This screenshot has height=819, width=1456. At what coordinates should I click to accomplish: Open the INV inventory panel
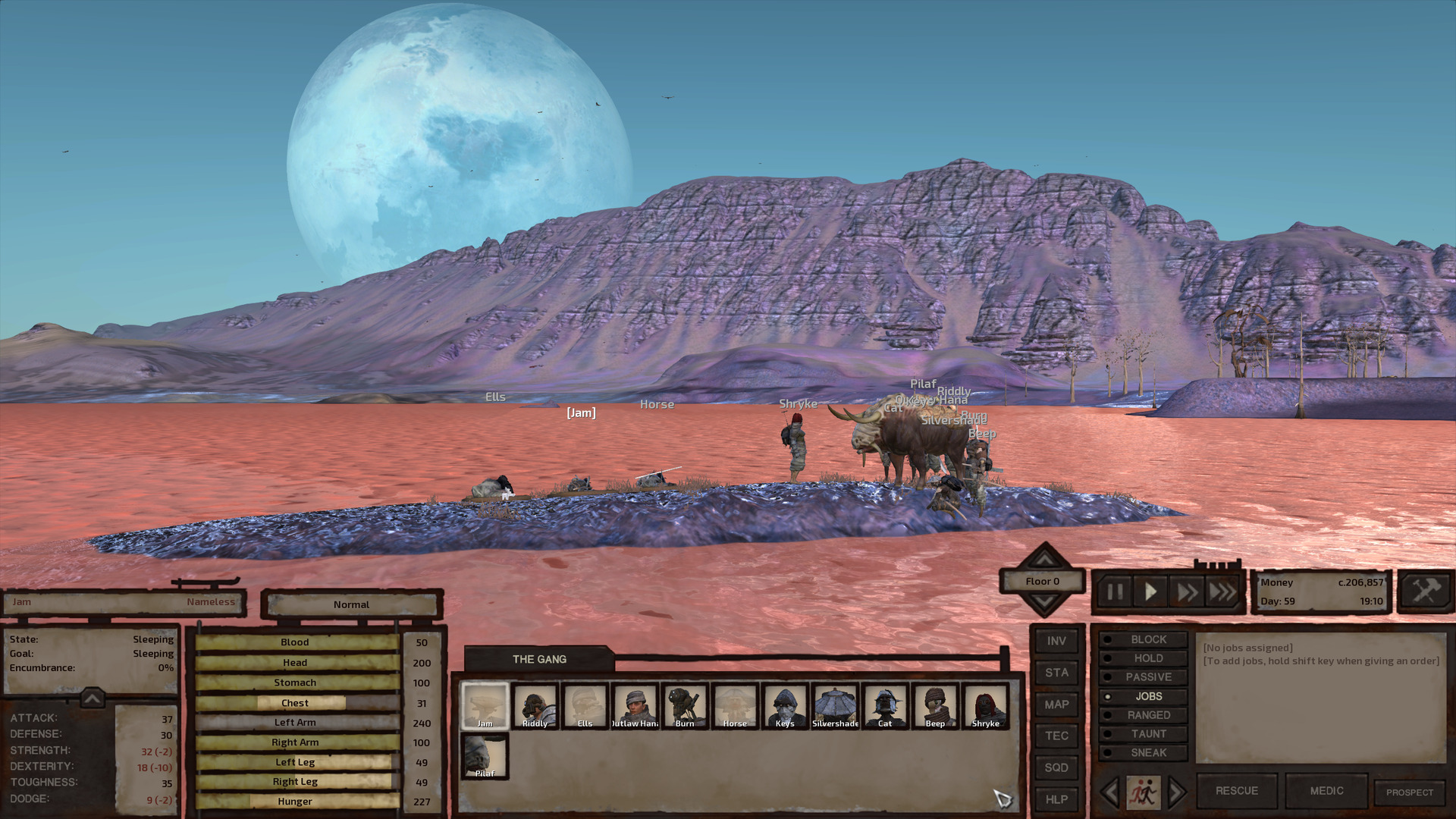click(1056, 641)
